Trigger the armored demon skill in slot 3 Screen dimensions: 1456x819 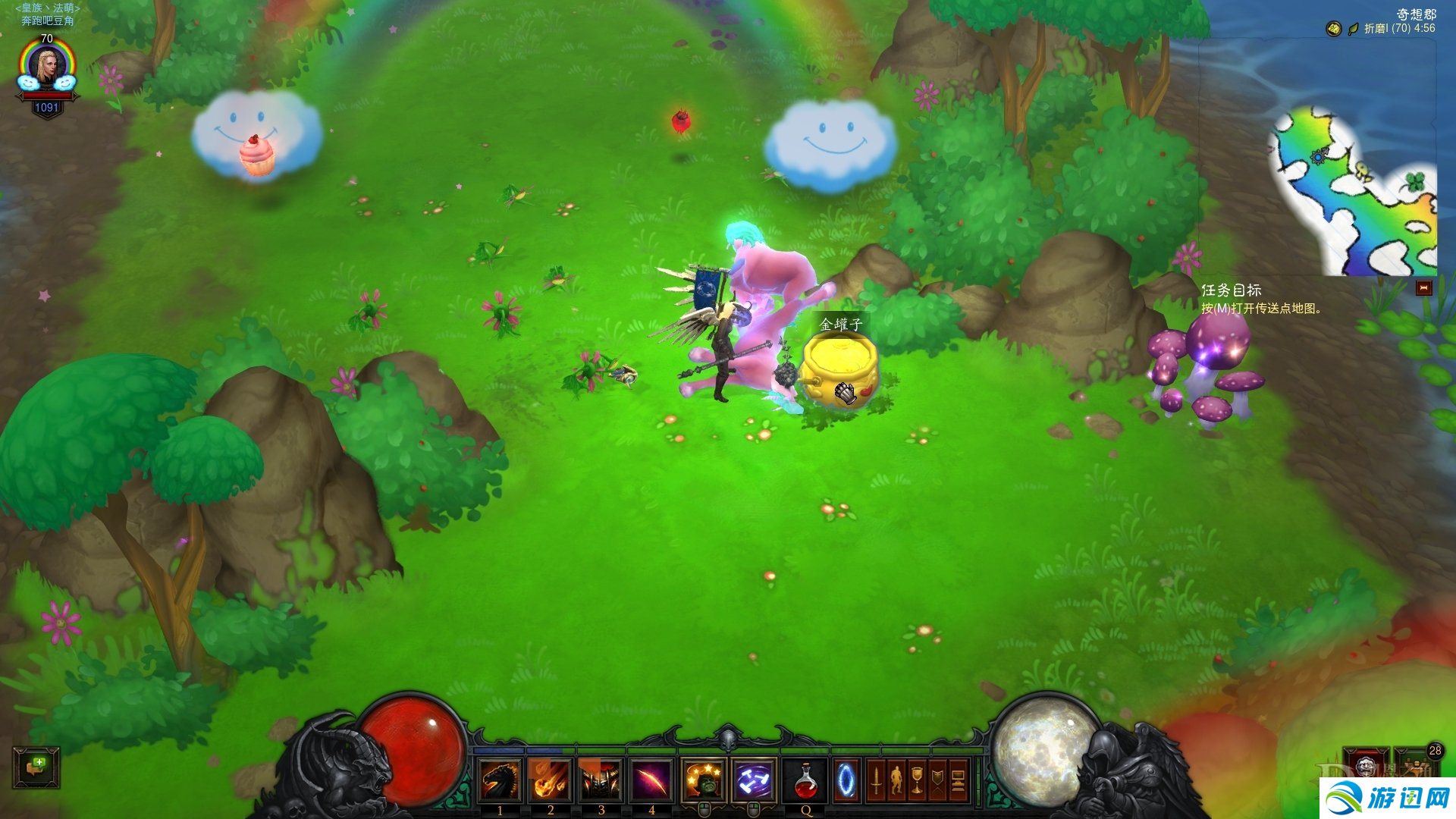pos(601,780)
